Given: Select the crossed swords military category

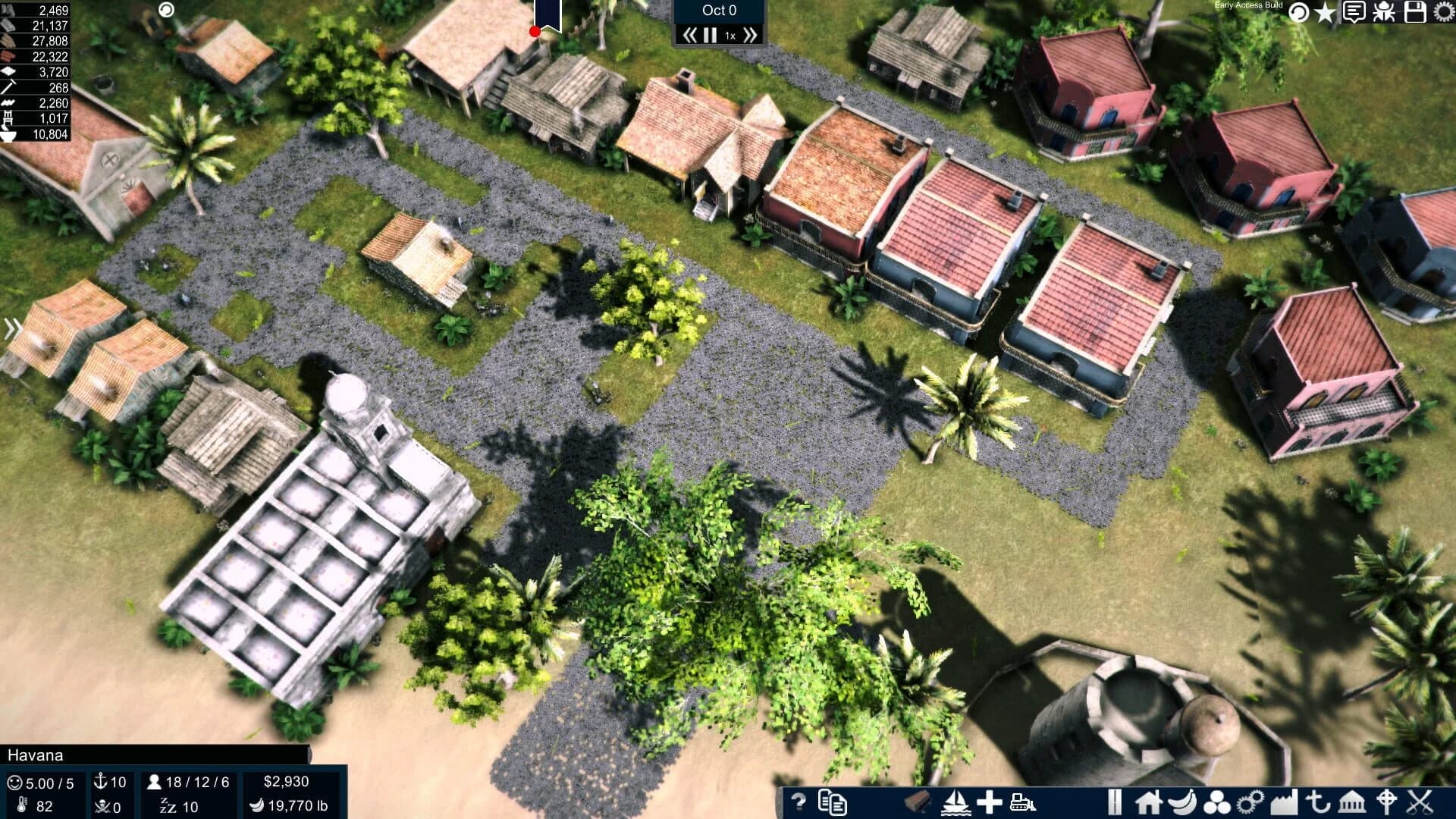Looking at the screenshot, I should pos(1420,802).
